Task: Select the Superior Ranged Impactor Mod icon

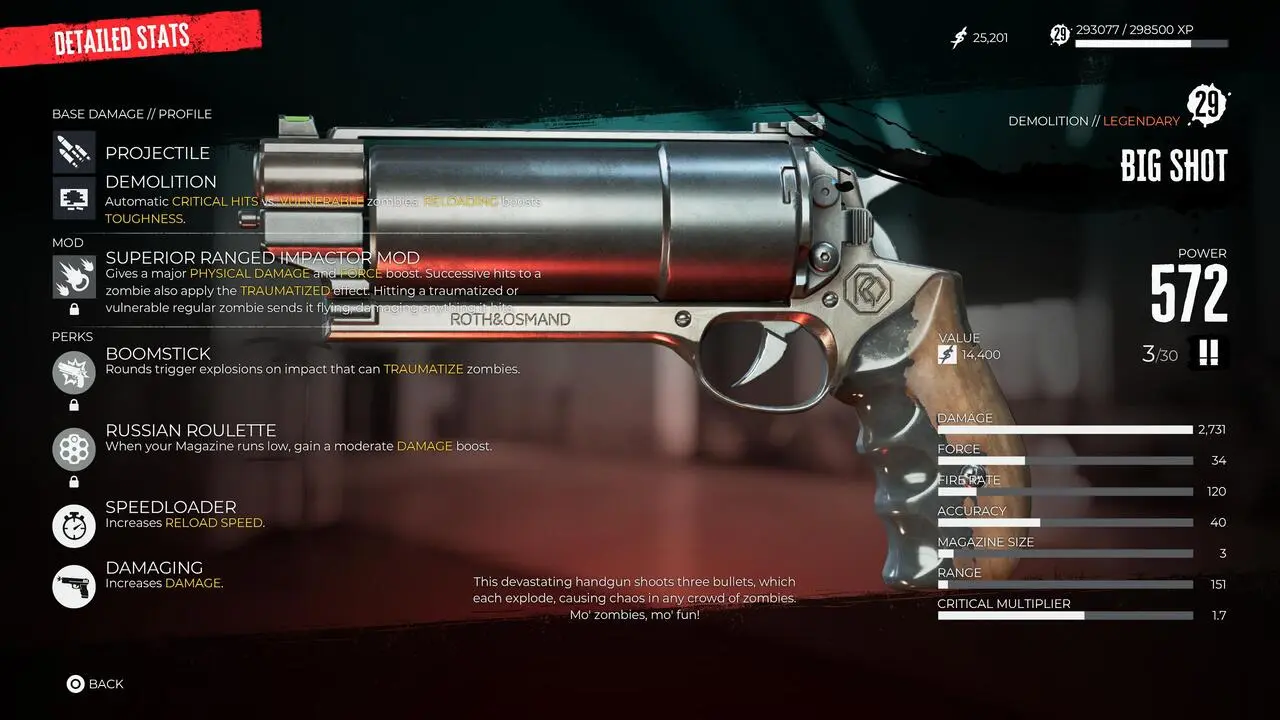Action: click(x=74, y=277)
